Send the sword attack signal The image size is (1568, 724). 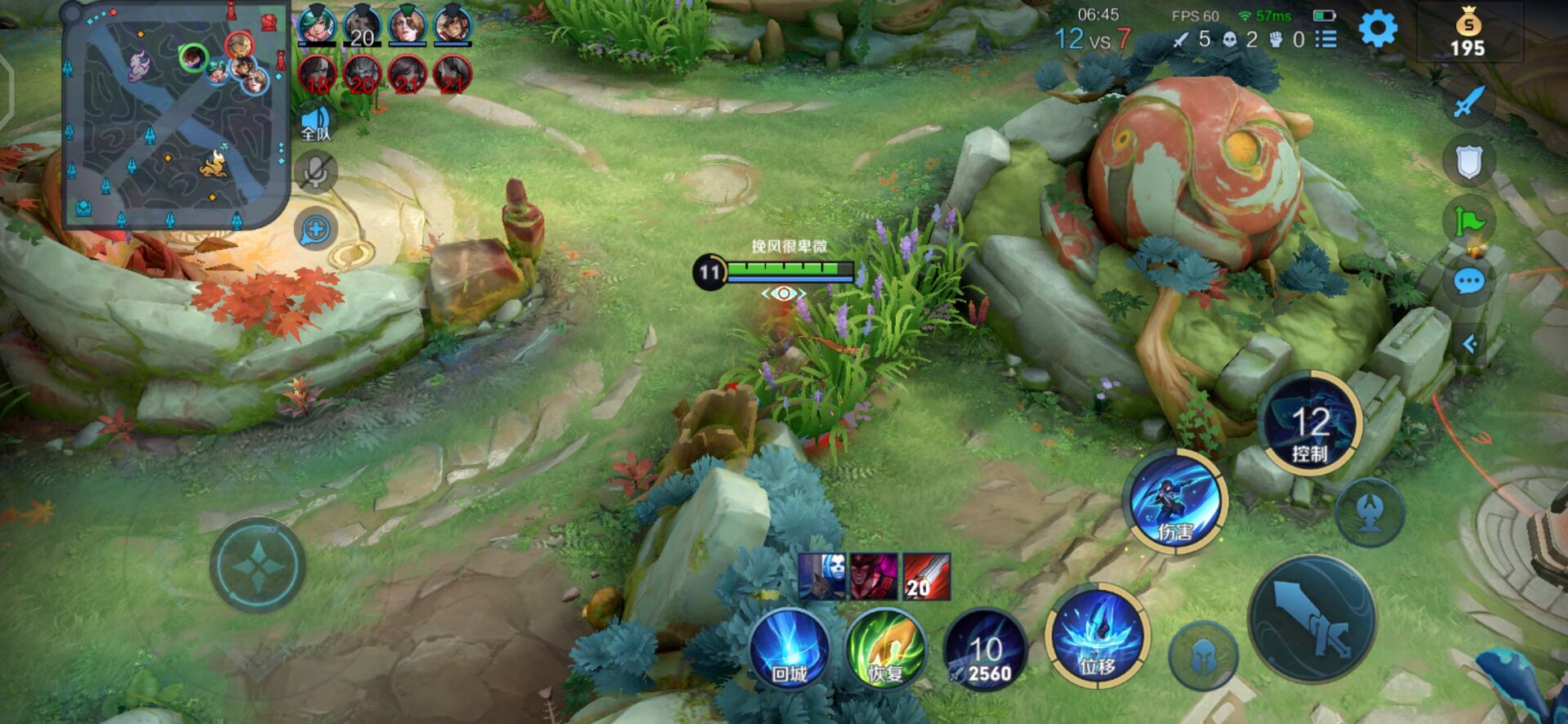pos(1469,102)
